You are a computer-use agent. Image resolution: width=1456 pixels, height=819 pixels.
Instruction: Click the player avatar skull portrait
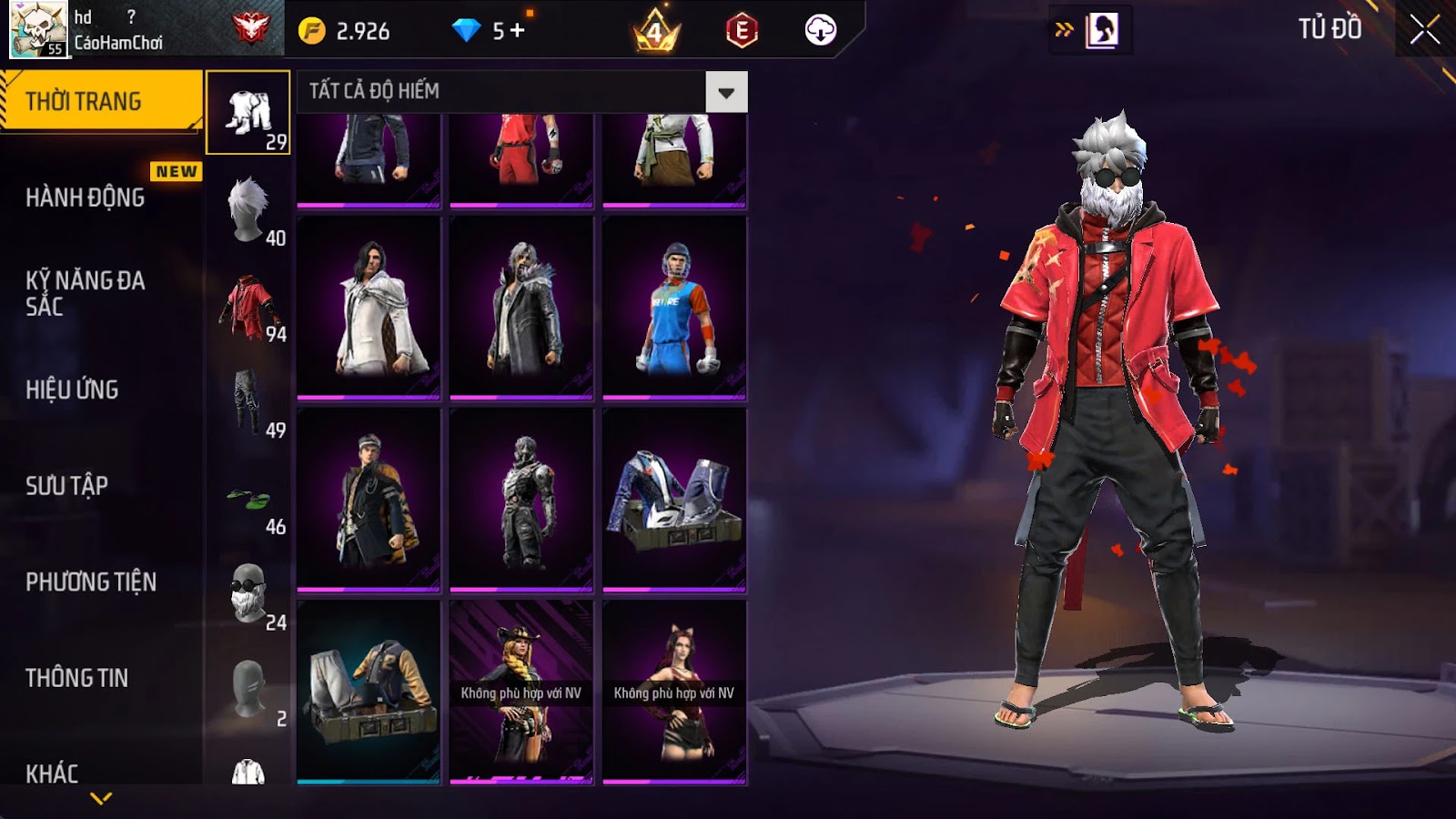pyautogui.click(x=38, y=29)
